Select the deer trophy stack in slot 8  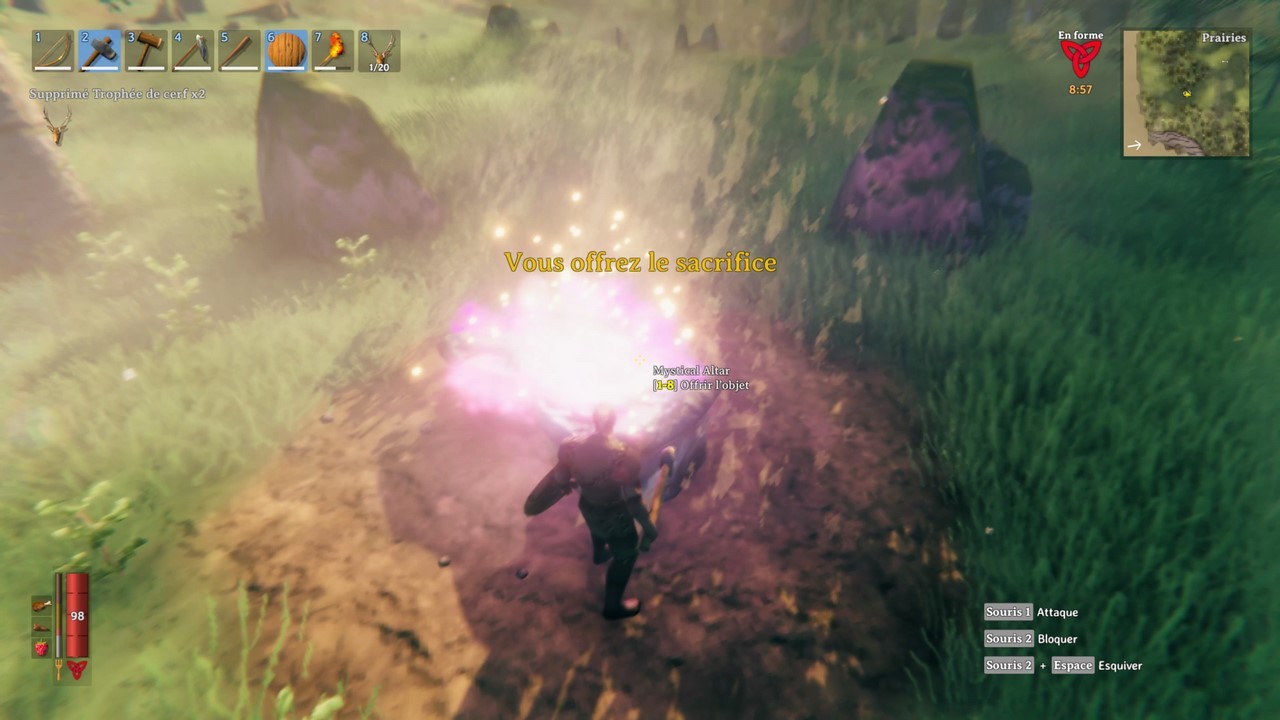379,50
